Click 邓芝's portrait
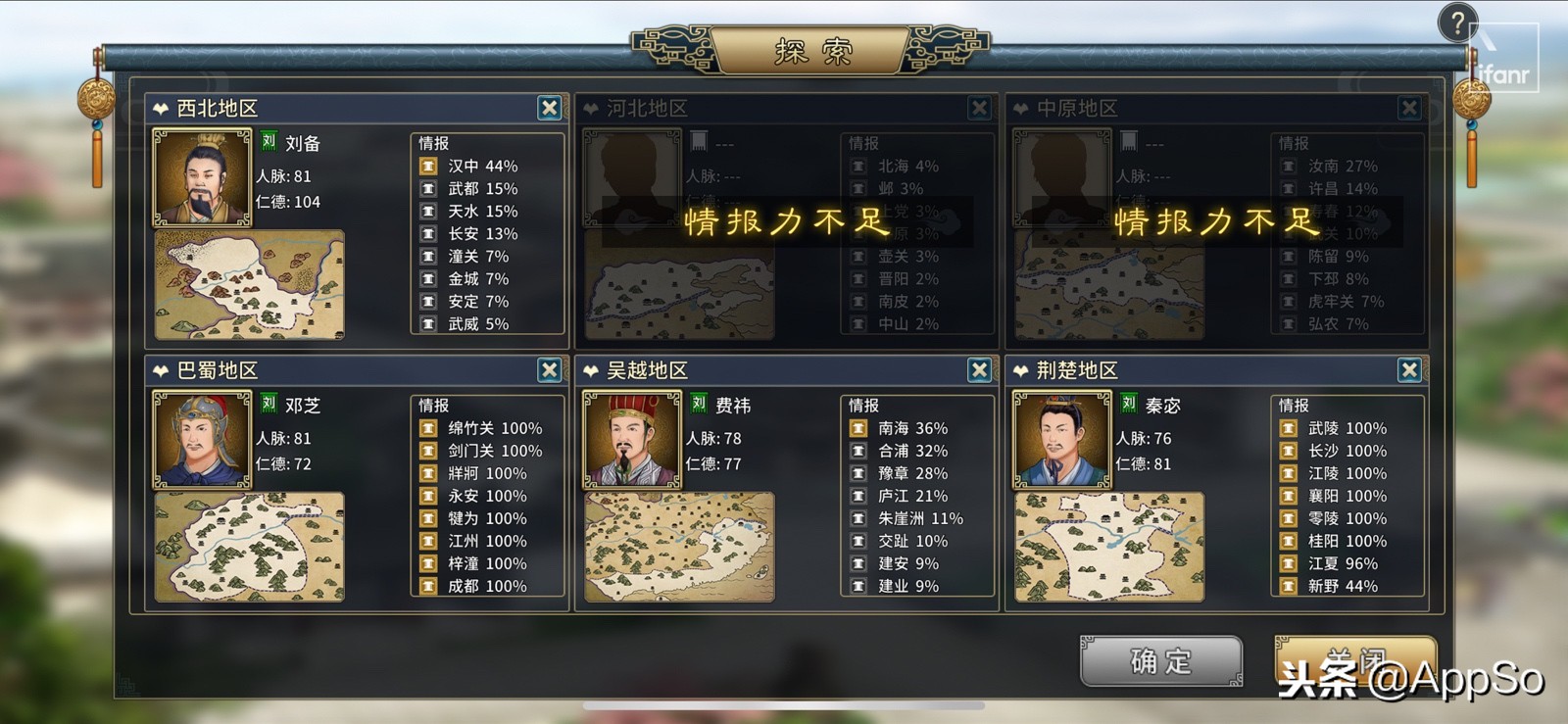 point(201,441)
